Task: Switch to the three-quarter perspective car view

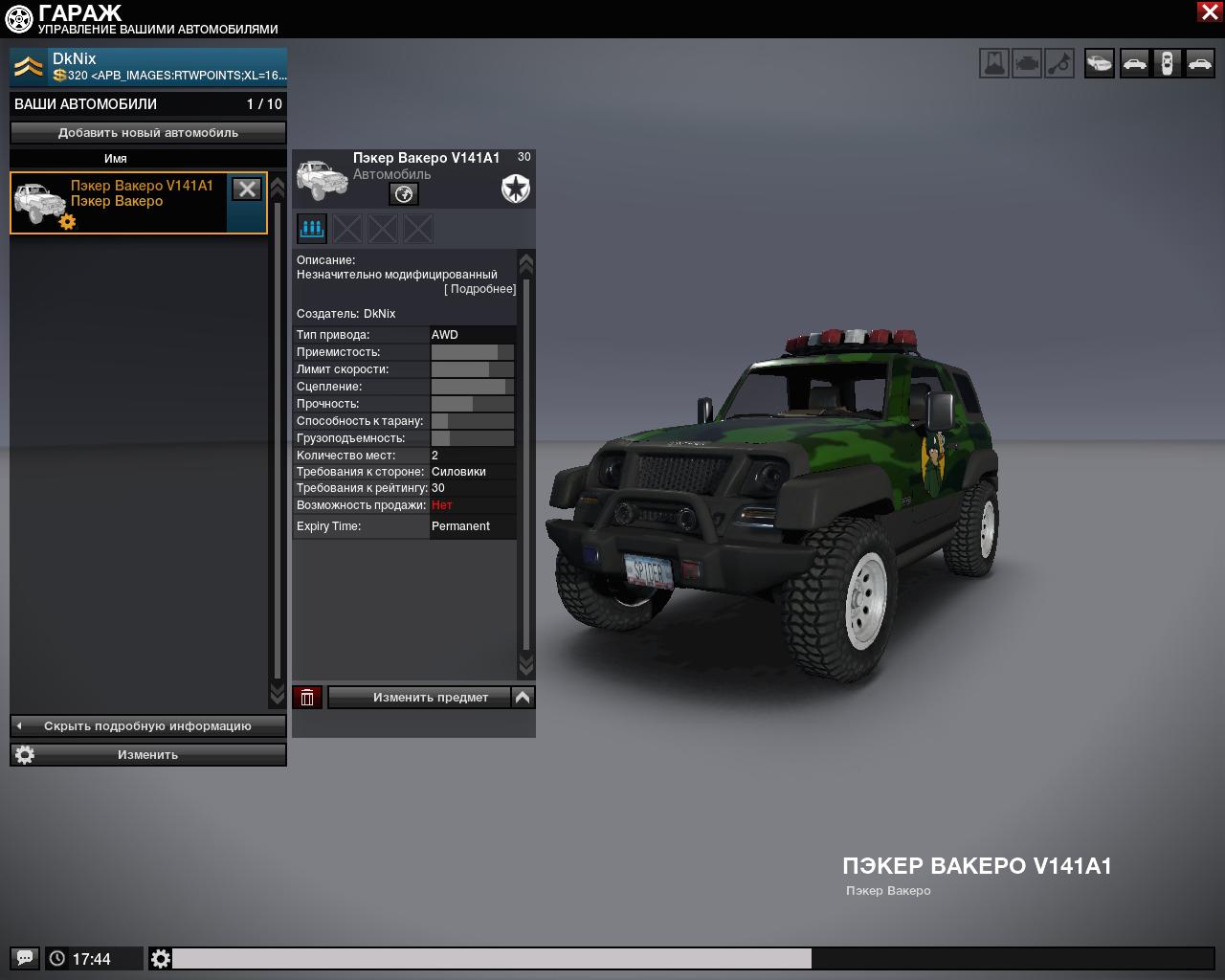Action: pos(1100,64)
